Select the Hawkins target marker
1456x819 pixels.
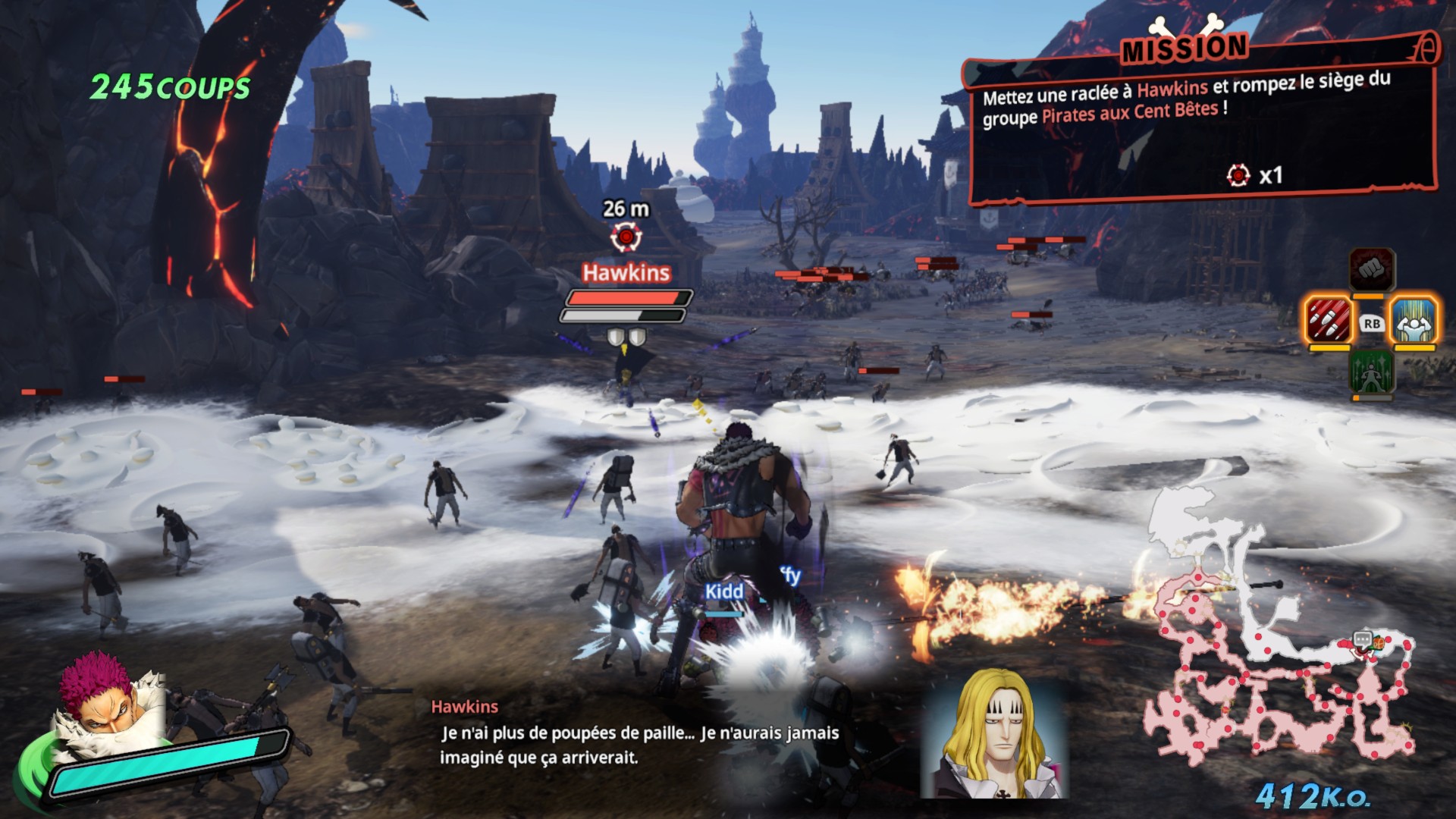626,238
